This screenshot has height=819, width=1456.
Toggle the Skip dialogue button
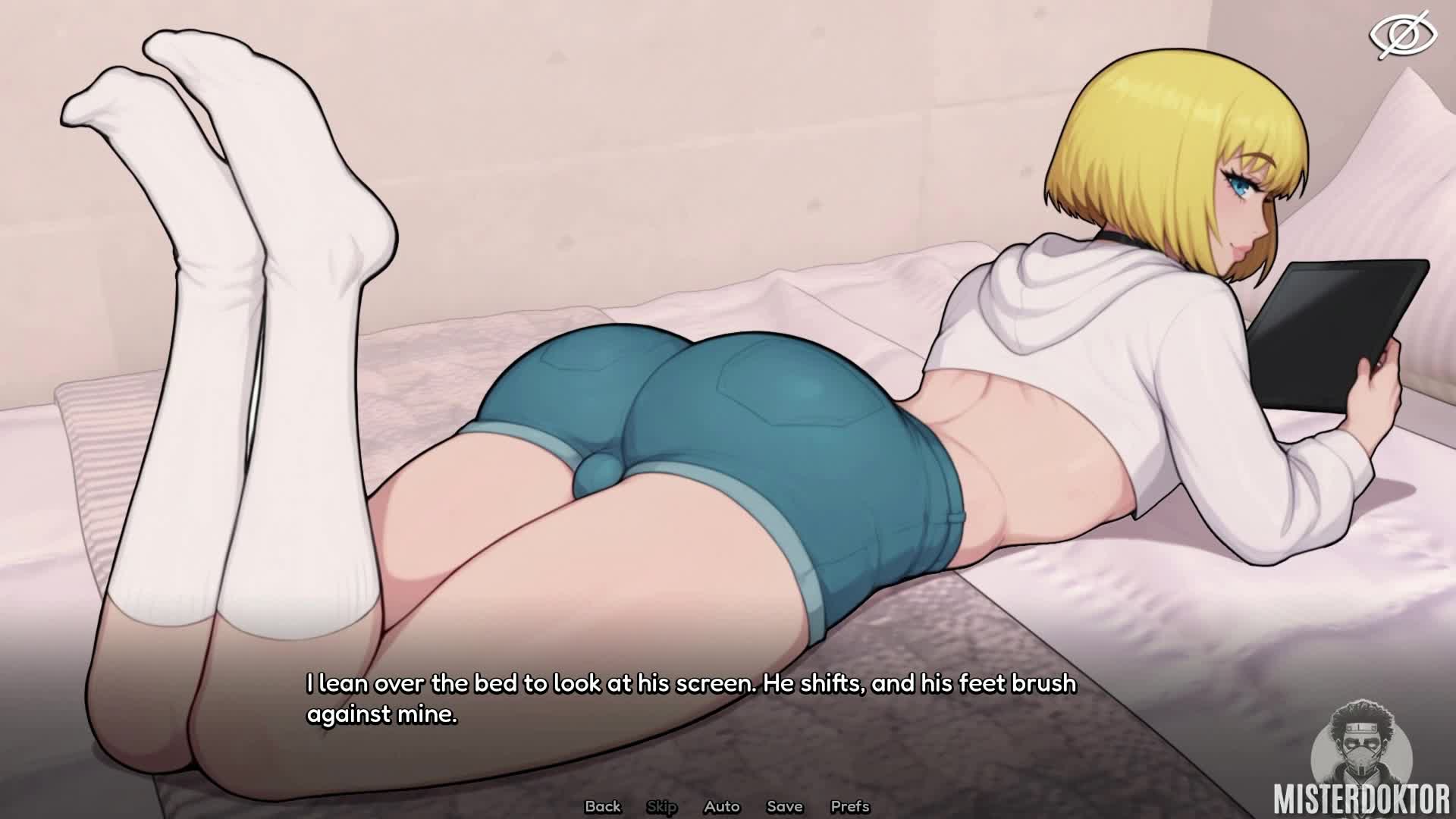click(x=661, y=806)
